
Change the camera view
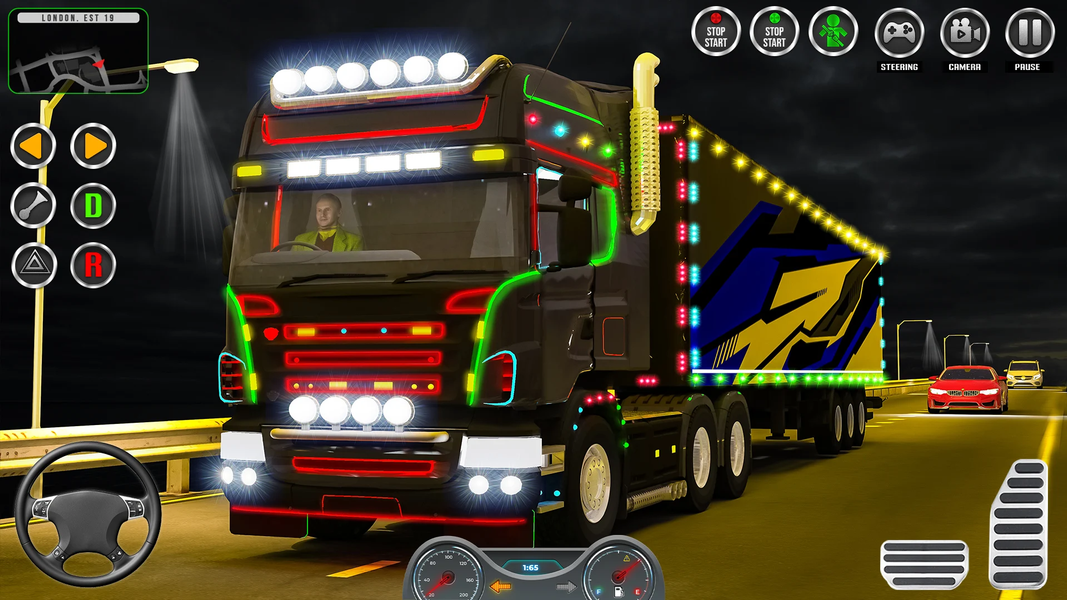(964, 33)
